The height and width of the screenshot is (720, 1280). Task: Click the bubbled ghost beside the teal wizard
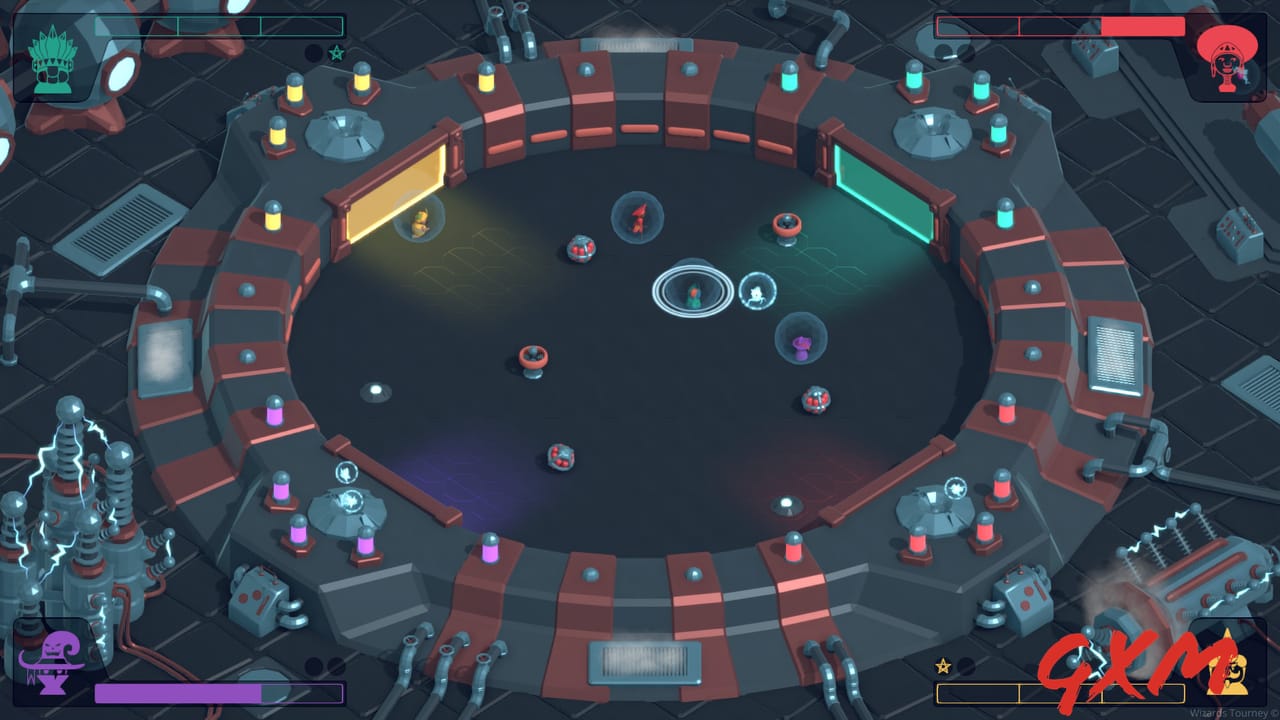click(758, 291)
